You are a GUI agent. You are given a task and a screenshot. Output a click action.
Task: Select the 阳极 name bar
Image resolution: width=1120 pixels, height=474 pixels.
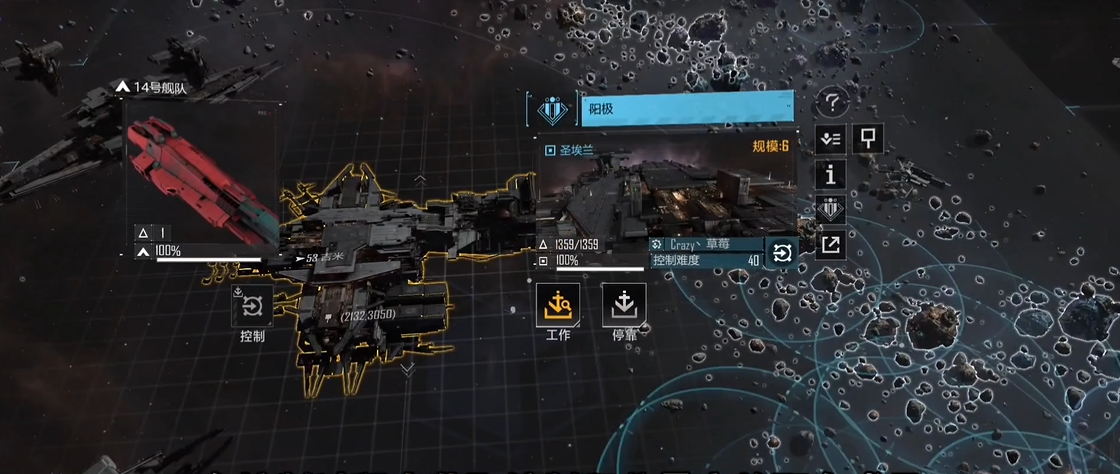[687, 108]
